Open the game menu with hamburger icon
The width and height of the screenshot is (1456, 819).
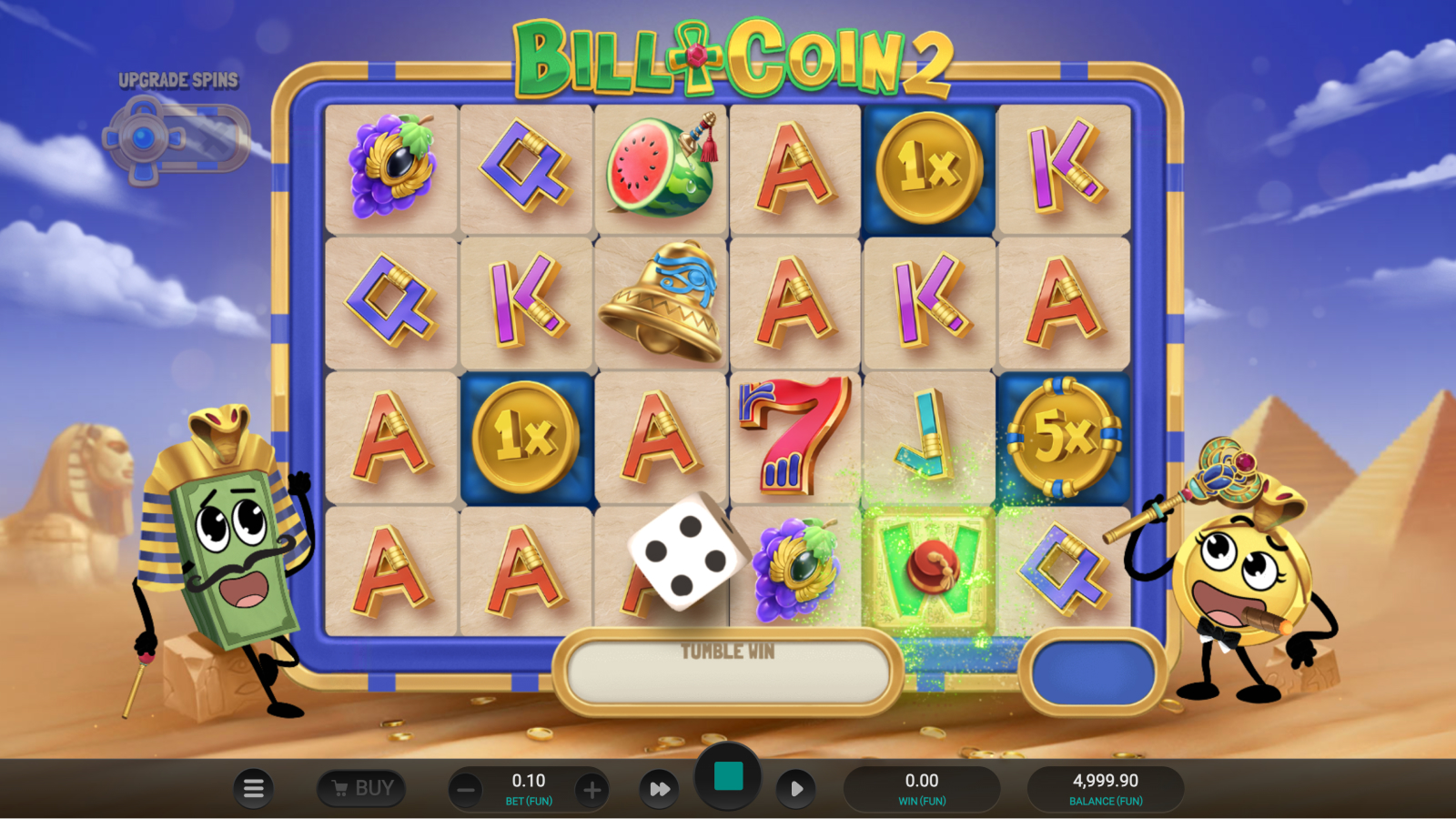point(254,788)
